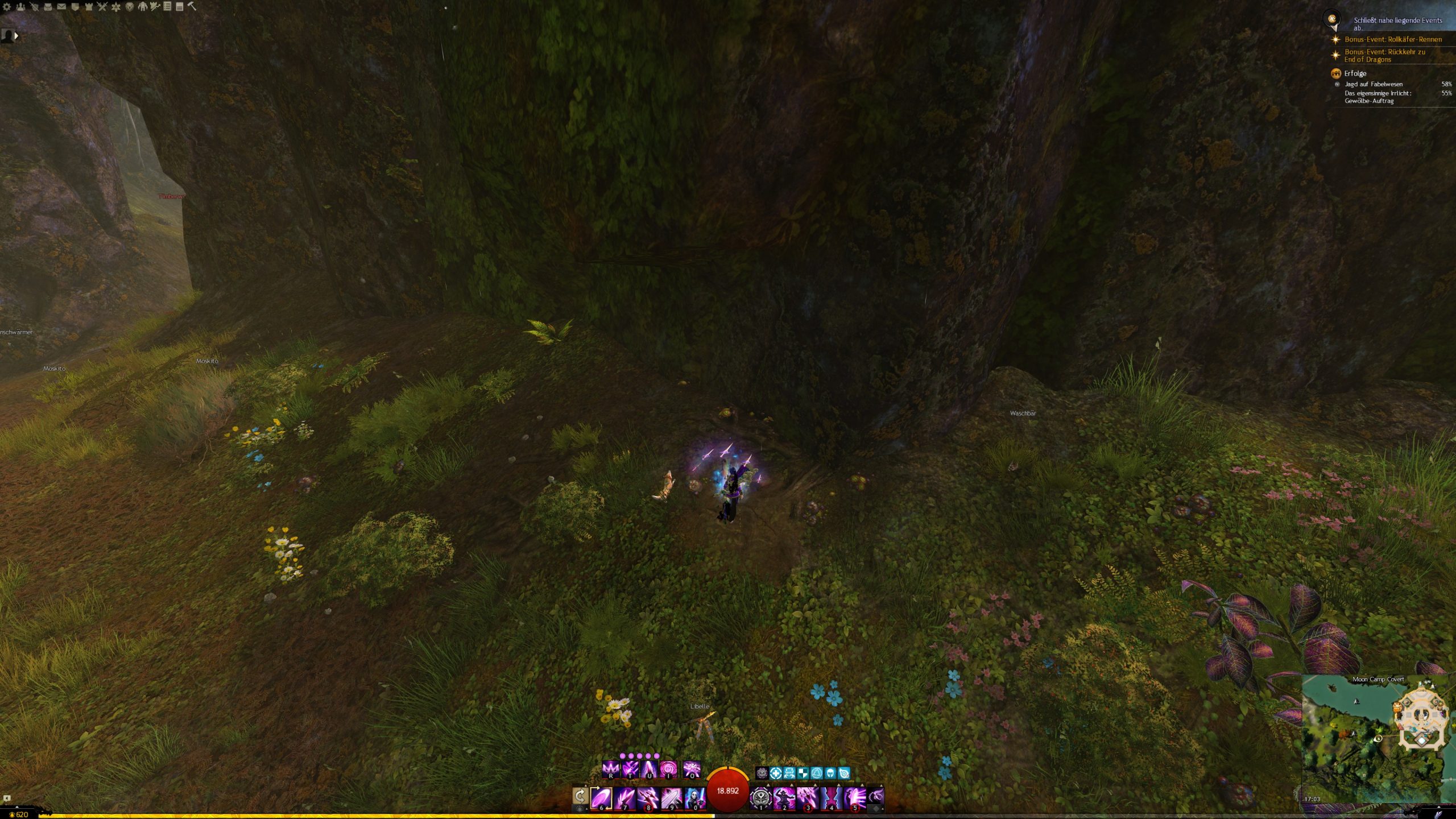
Task: Select Bonus-Event Rückkehr zu End of Dragons
Action: pos(1384,55)
